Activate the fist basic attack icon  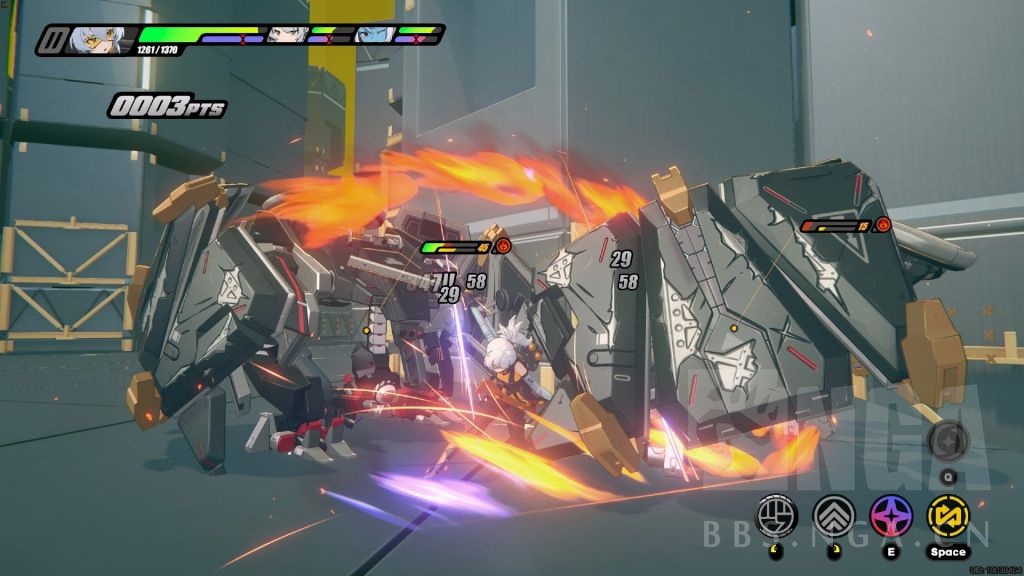point(775,515)
